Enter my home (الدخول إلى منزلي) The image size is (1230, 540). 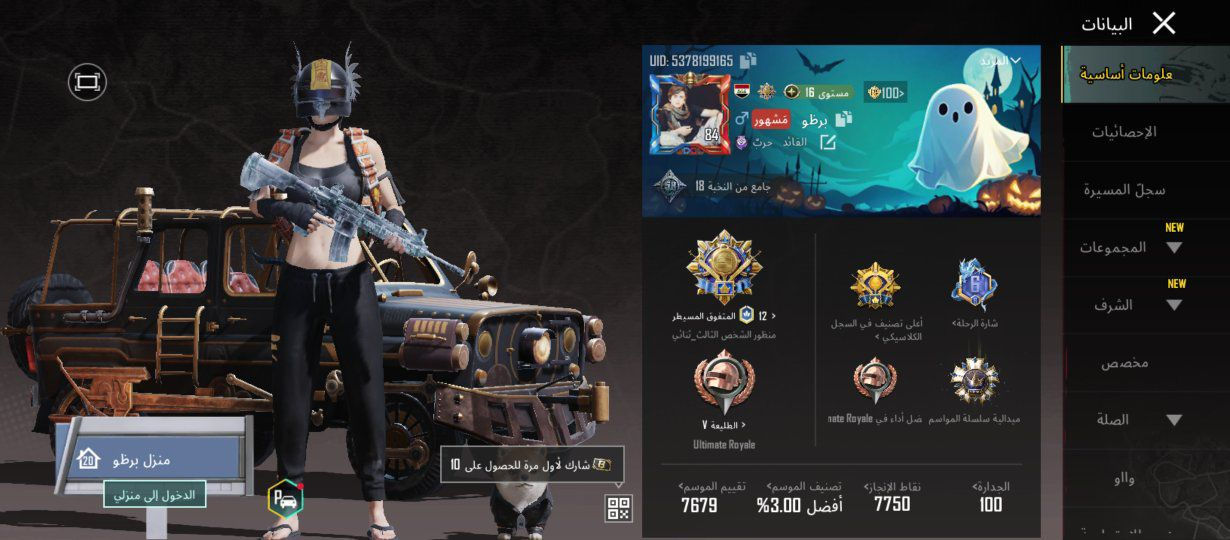154,493
